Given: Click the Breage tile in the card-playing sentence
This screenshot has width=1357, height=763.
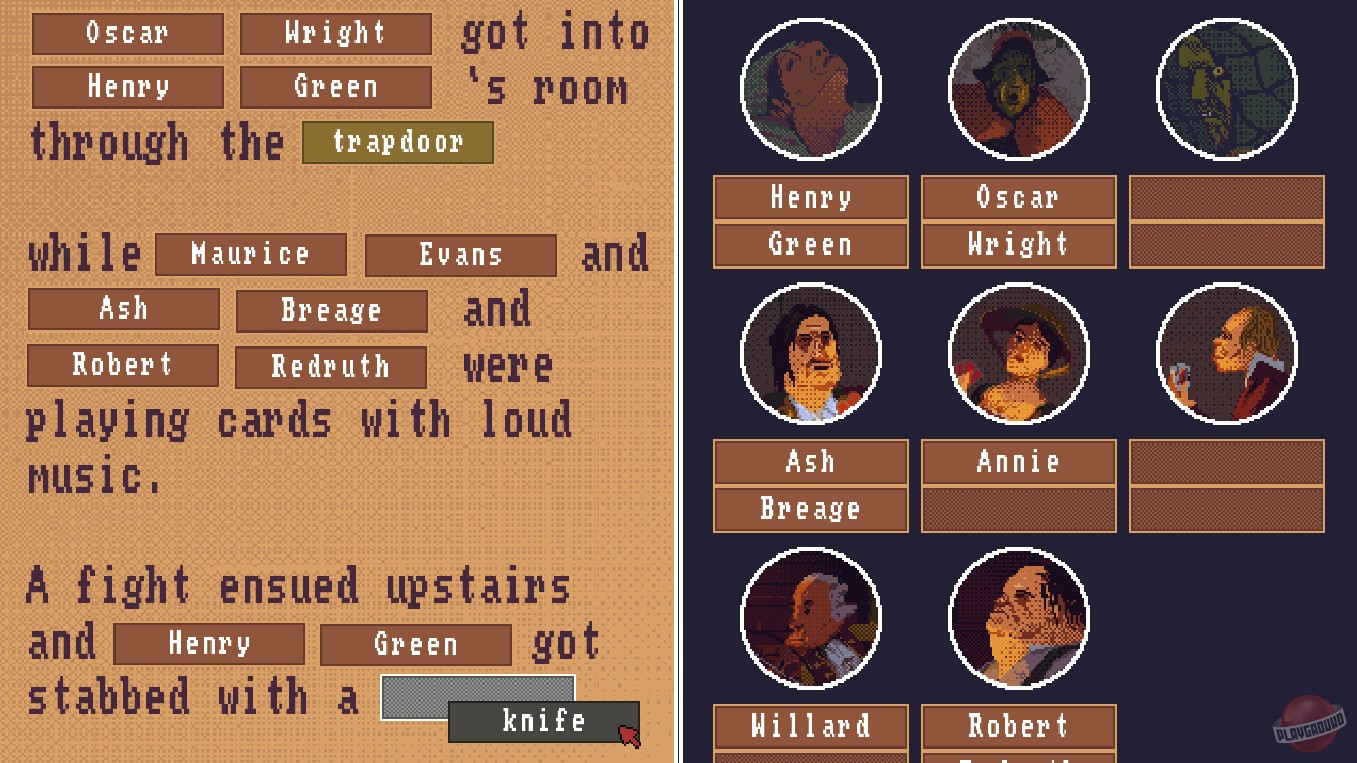Looking at the screenshot, I should click(331, 311).
